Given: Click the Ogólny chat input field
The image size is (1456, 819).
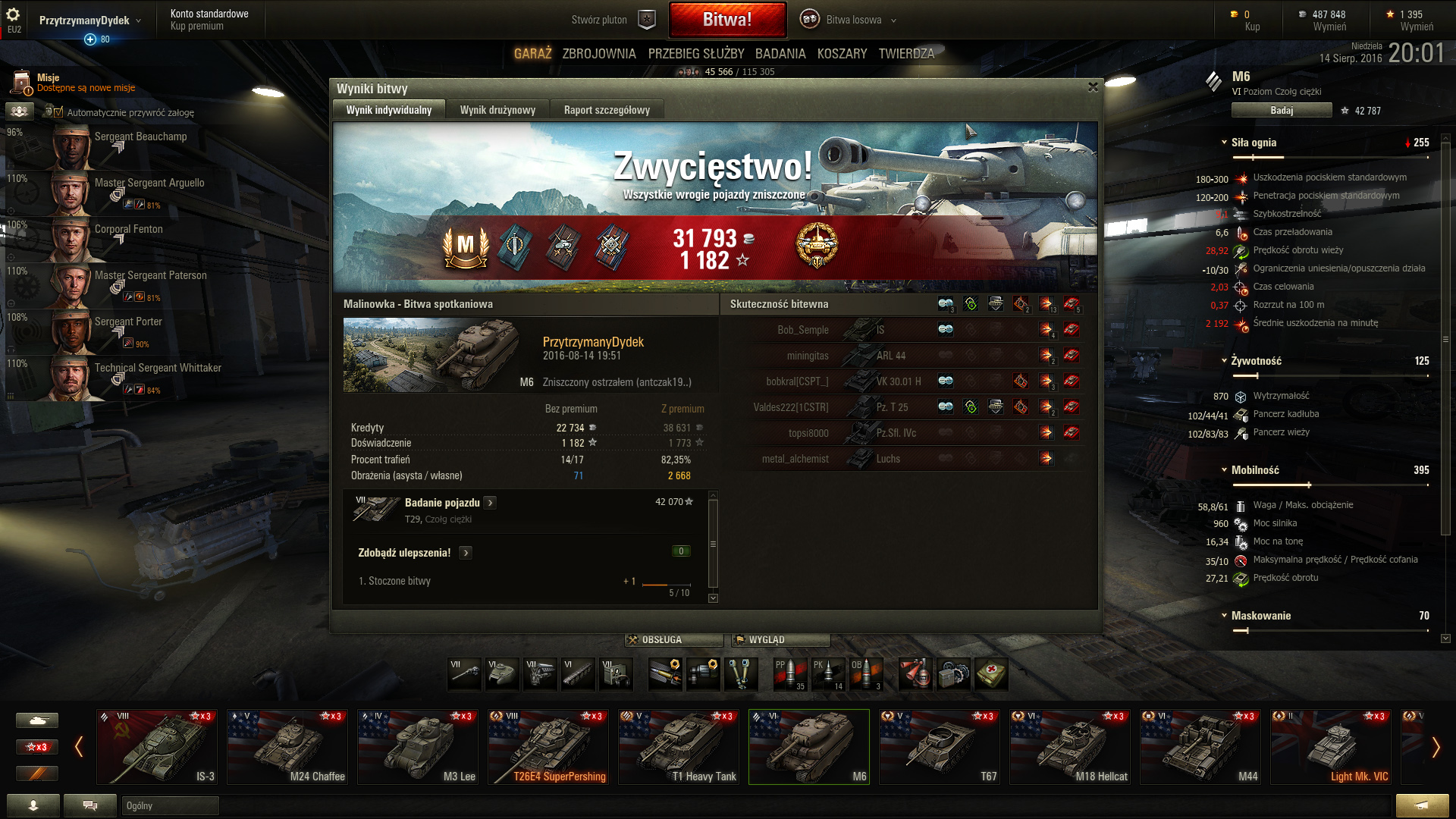Looking at the screenshot, I should (170, 805).
